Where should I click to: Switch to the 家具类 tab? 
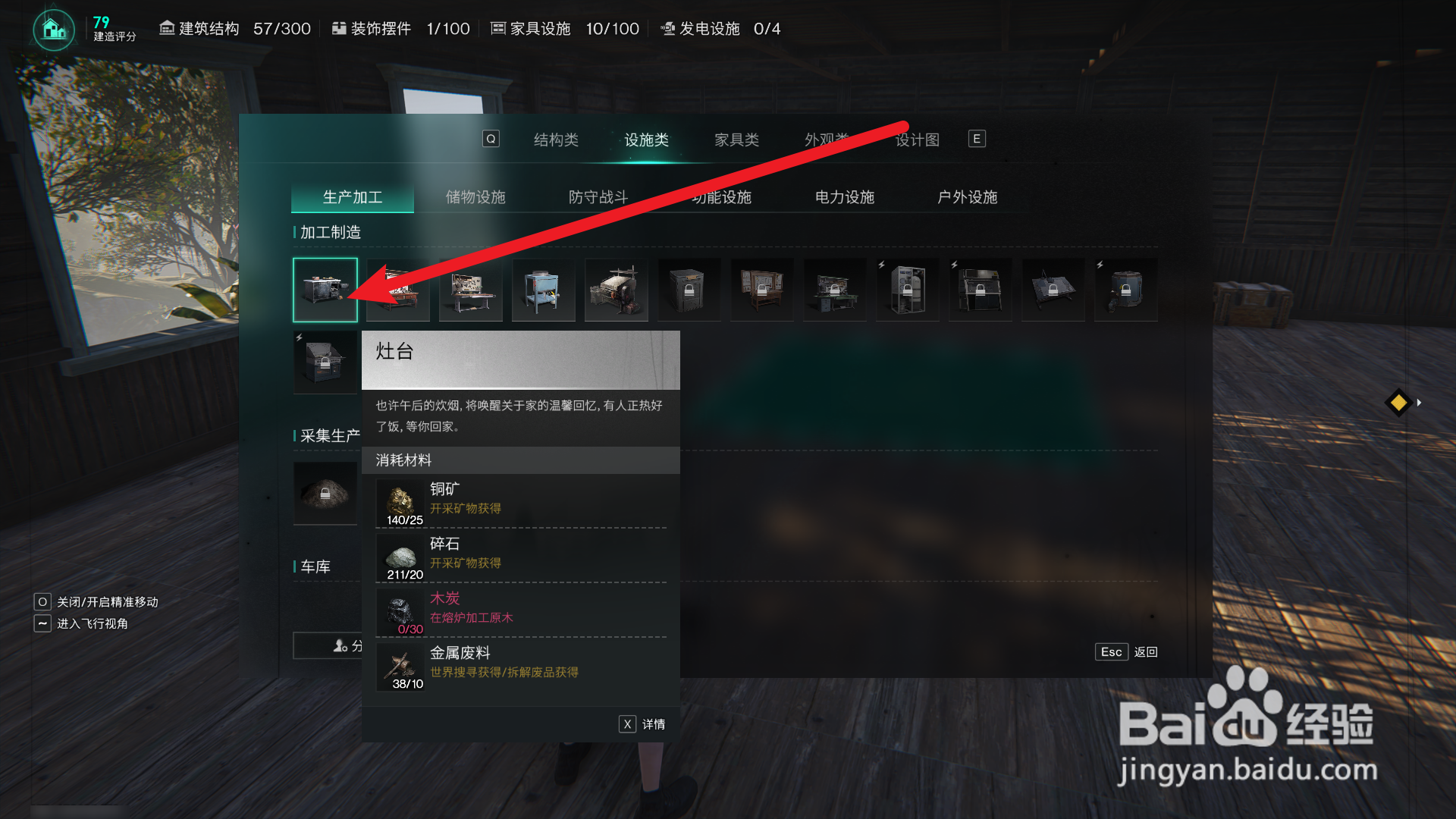click(x=736, y=140)
